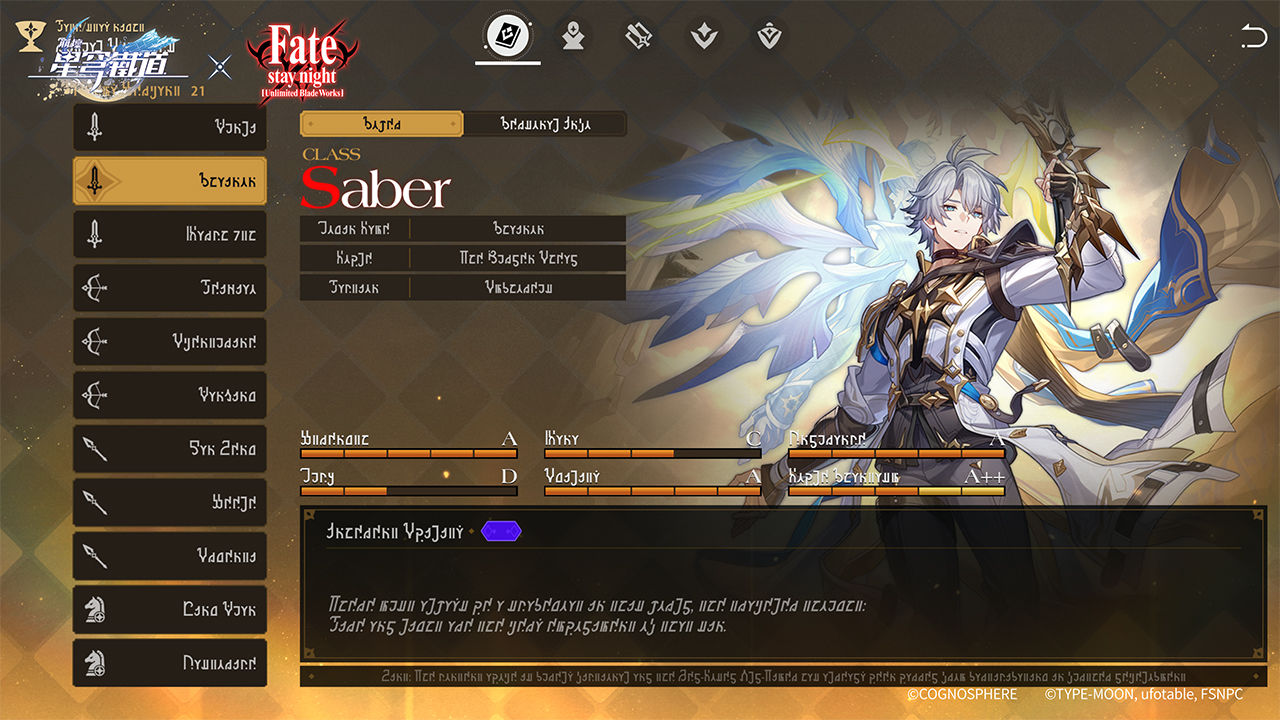The width and height of the screenshot is (1280, 720).
Task: Select the highlighted gold Saber servant entry
Action: (x=170, y=181)
